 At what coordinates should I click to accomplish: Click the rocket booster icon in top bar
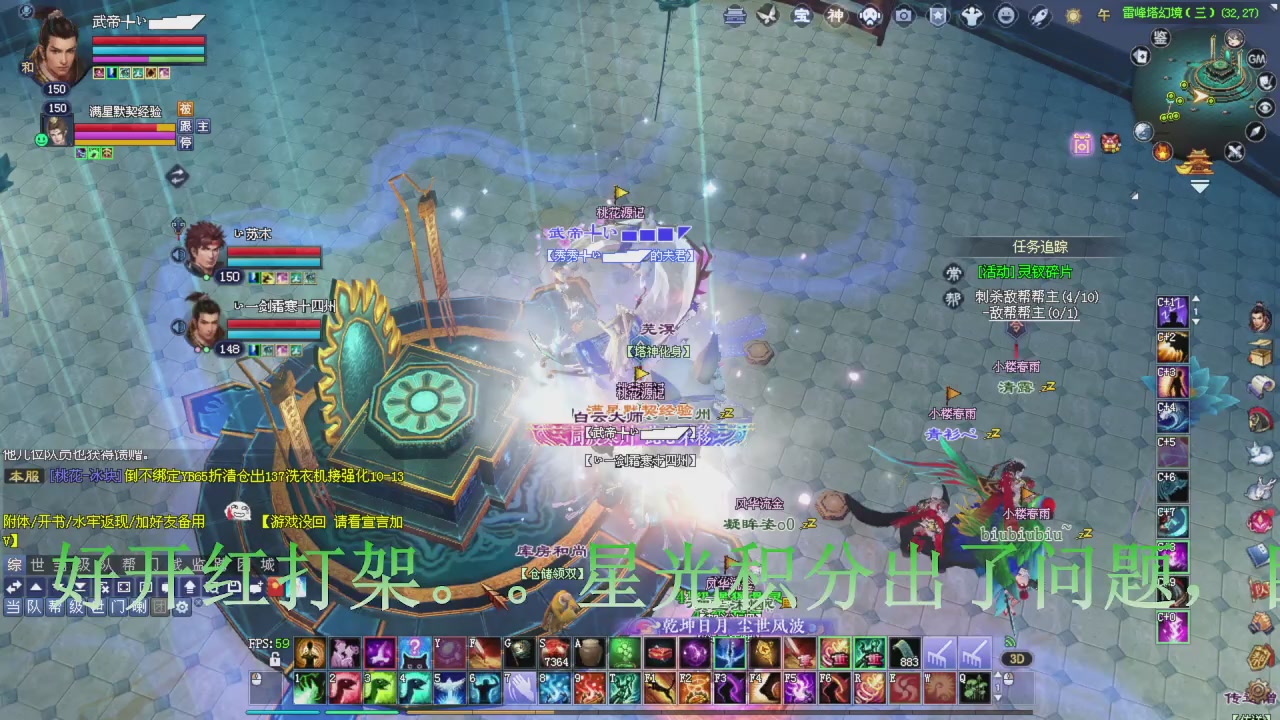point(1040,16)
